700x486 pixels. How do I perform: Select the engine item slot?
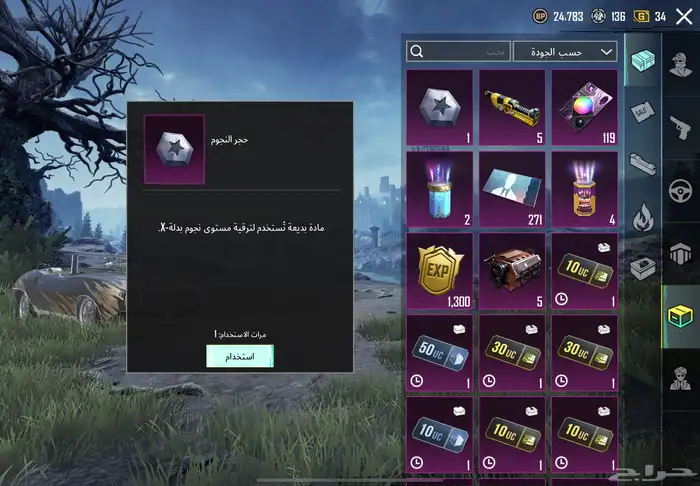512,271
